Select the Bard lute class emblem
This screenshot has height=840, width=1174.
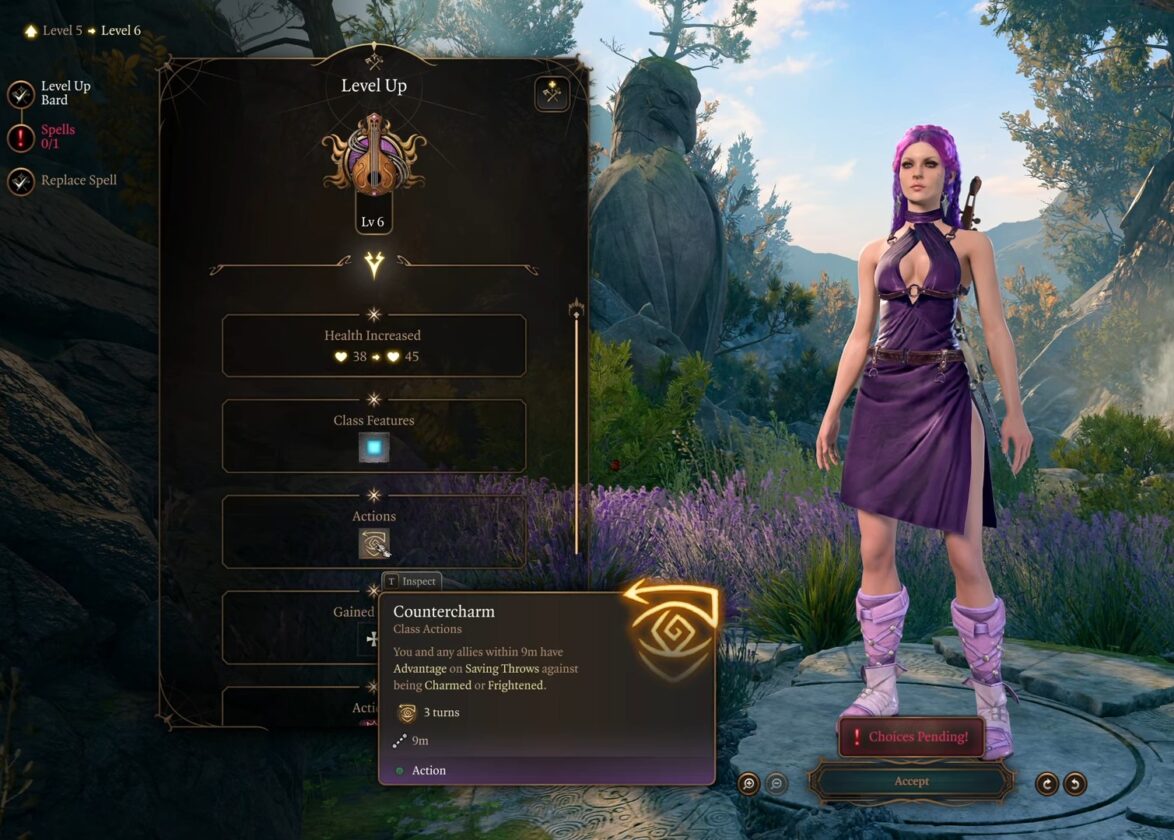(x=374, y=156)
